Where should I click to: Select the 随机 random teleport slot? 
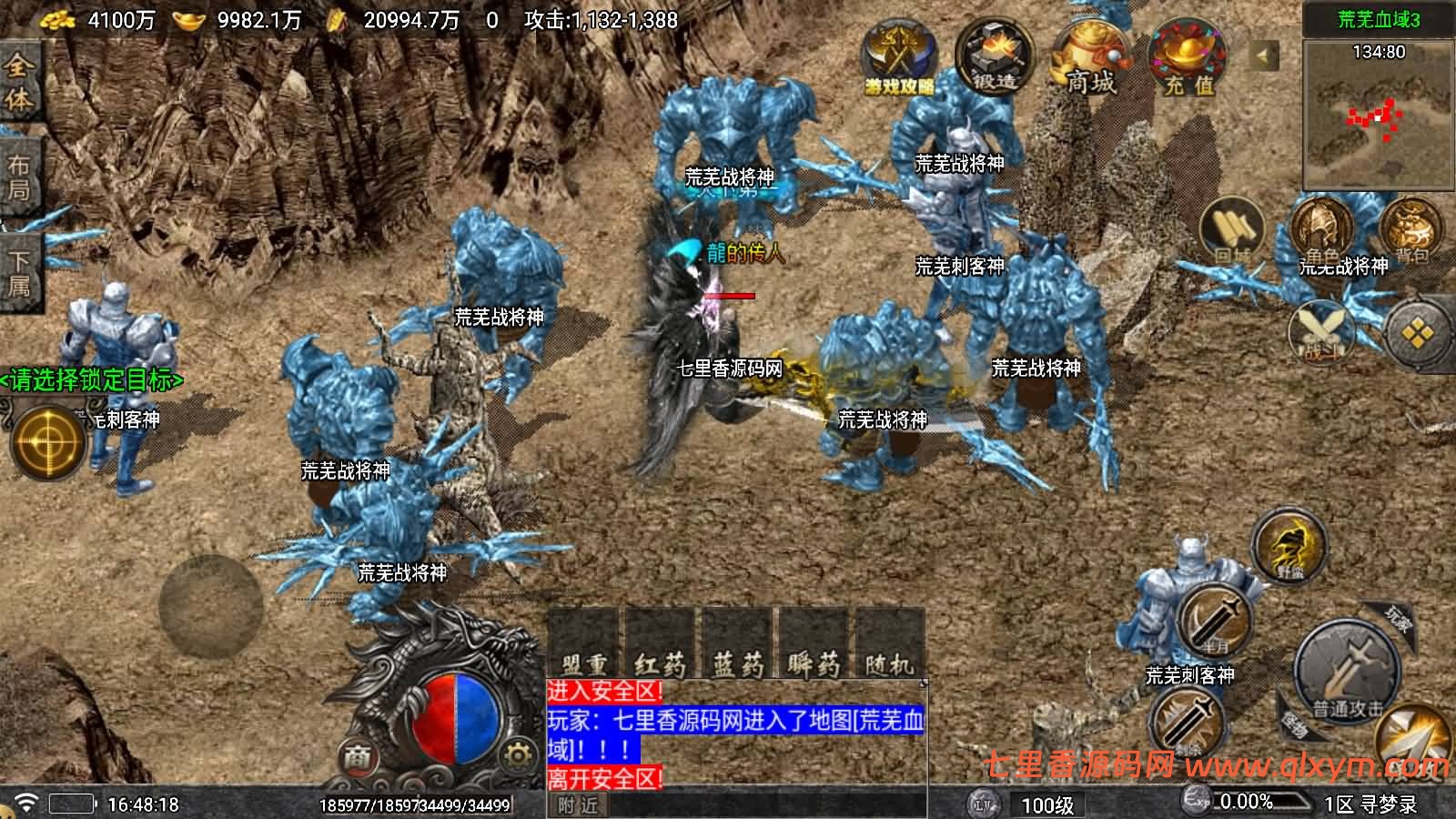tap(888, 647)
